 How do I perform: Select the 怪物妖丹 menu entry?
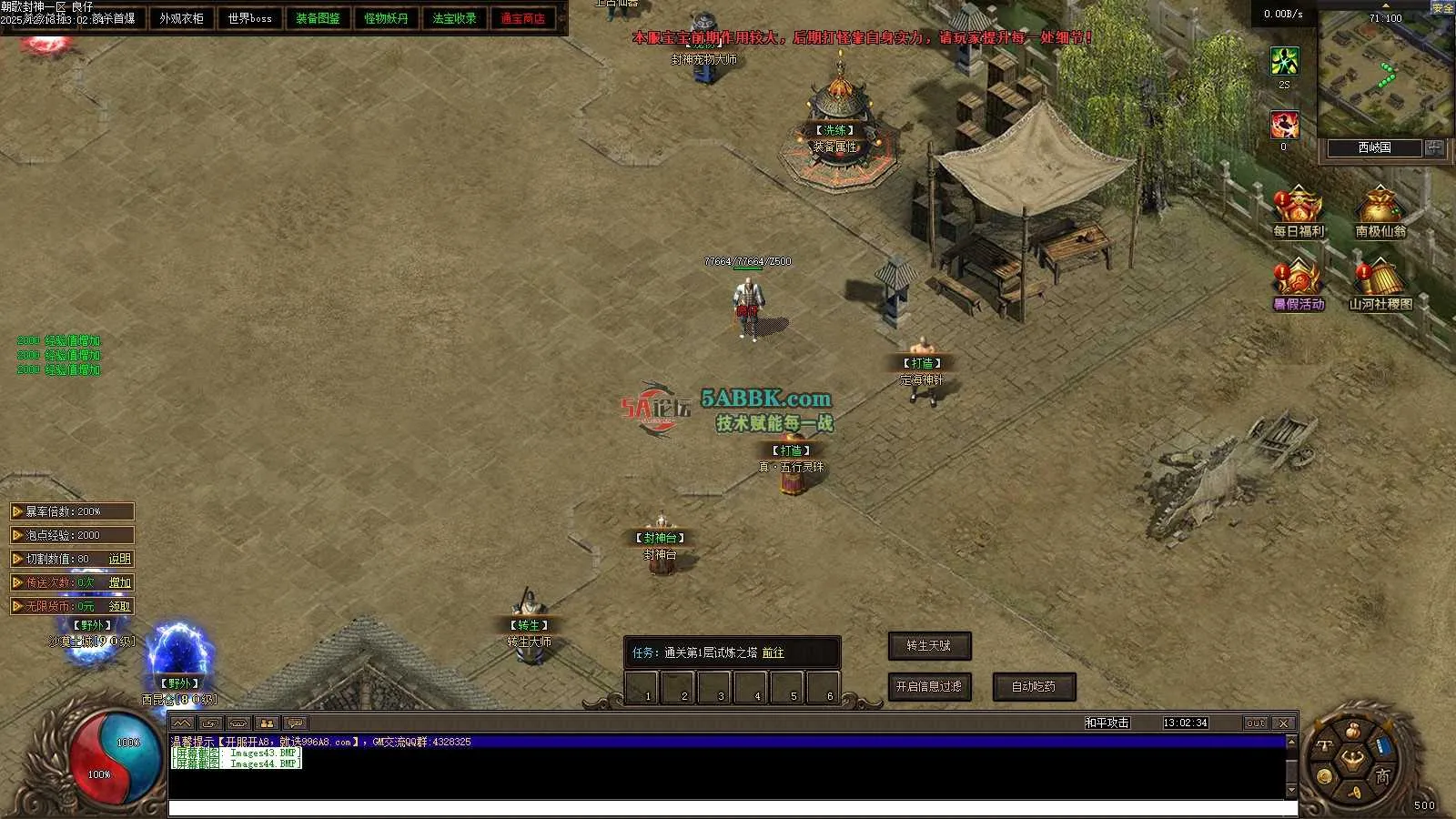coord(386,18)
